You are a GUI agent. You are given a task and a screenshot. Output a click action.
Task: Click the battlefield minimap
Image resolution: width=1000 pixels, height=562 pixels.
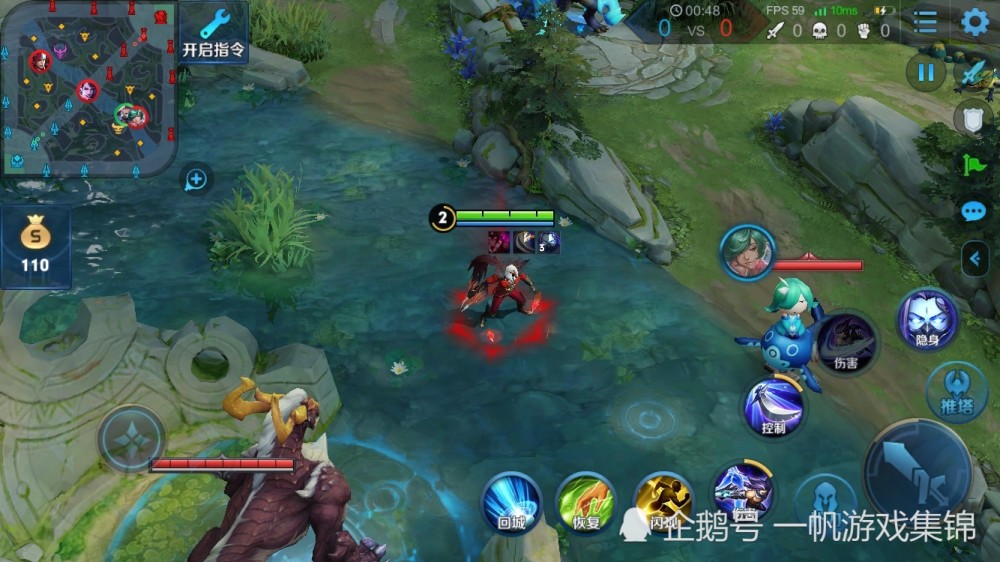88,88
